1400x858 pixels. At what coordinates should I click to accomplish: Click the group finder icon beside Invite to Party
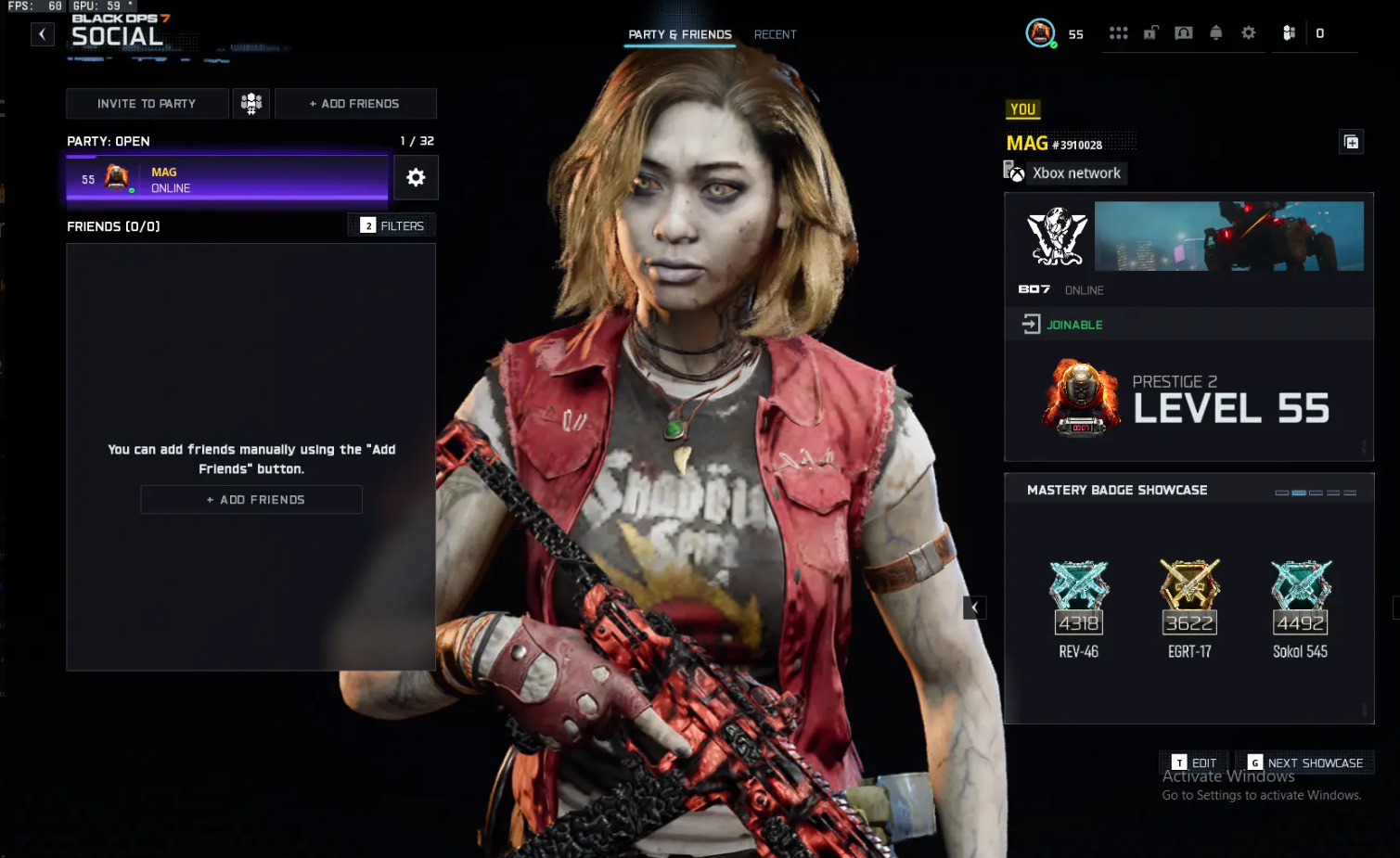pyautogui.click(x=251, y=103)
